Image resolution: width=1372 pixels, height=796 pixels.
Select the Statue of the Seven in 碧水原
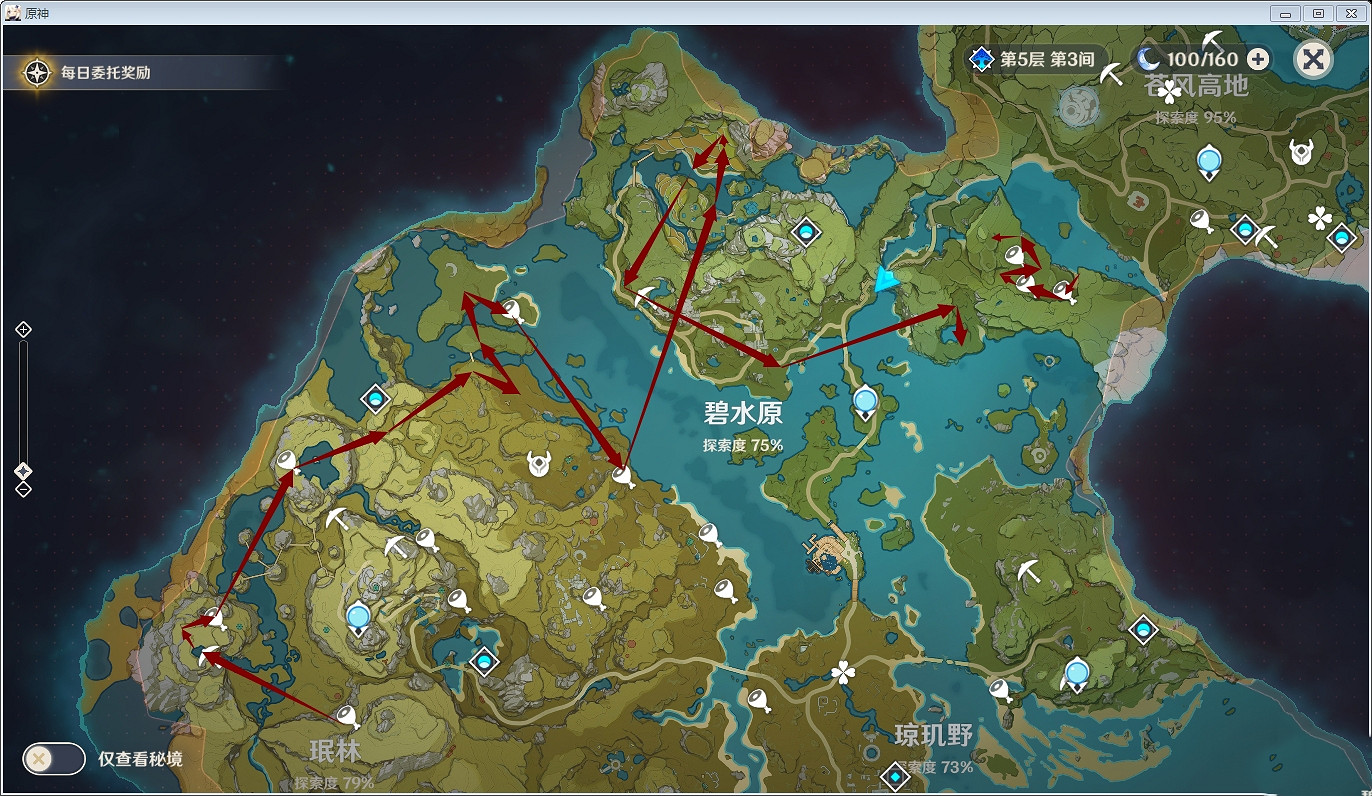pyautogui.click(x=864, y=400)
